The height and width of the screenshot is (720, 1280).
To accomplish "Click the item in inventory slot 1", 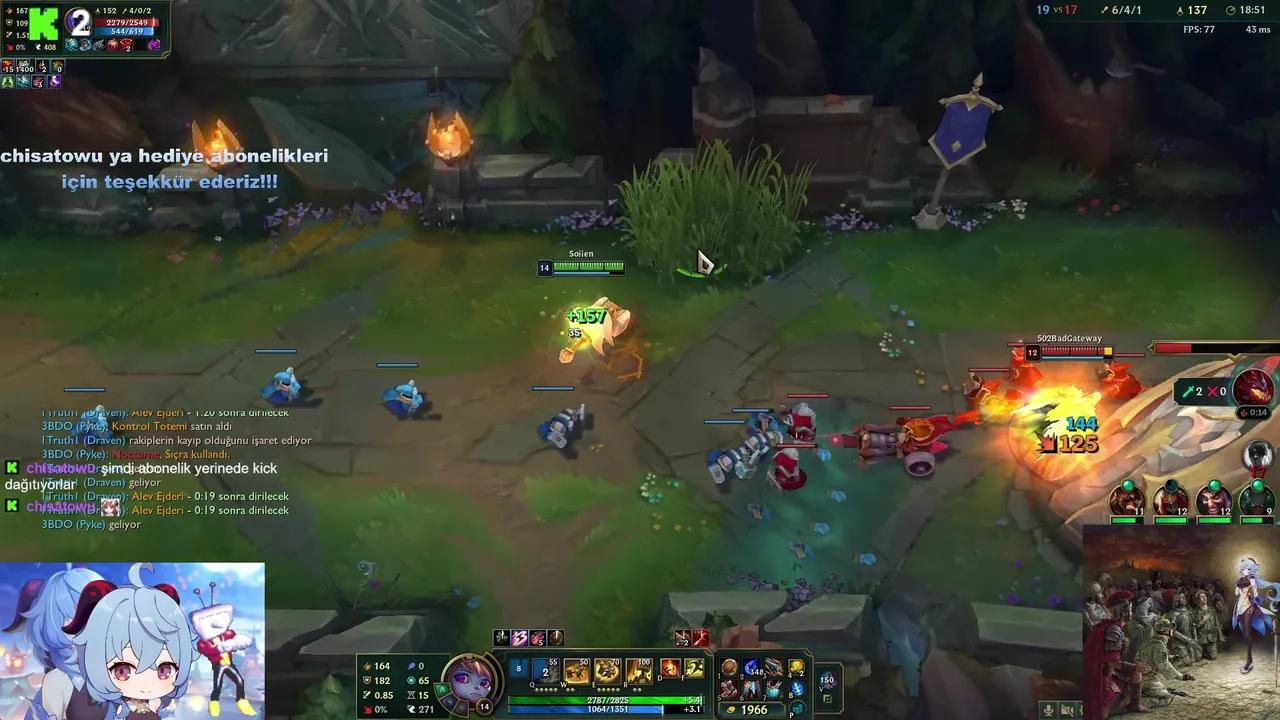I will tap(729, 668).
